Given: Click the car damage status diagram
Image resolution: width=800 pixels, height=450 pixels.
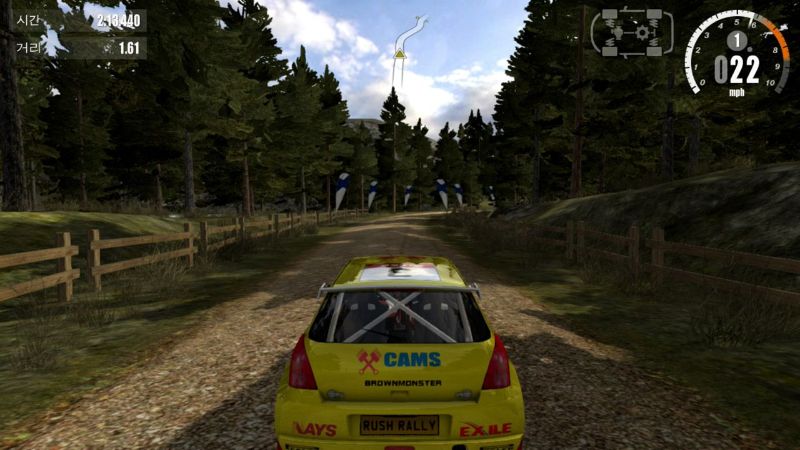Looking at the screenshot, I should coord(632,33).
